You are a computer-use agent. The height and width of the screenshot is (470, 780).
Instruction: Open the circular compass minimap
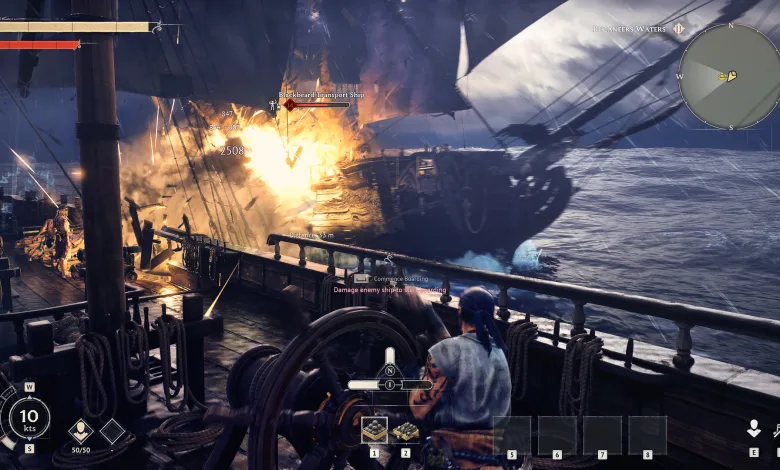(729, 76)
